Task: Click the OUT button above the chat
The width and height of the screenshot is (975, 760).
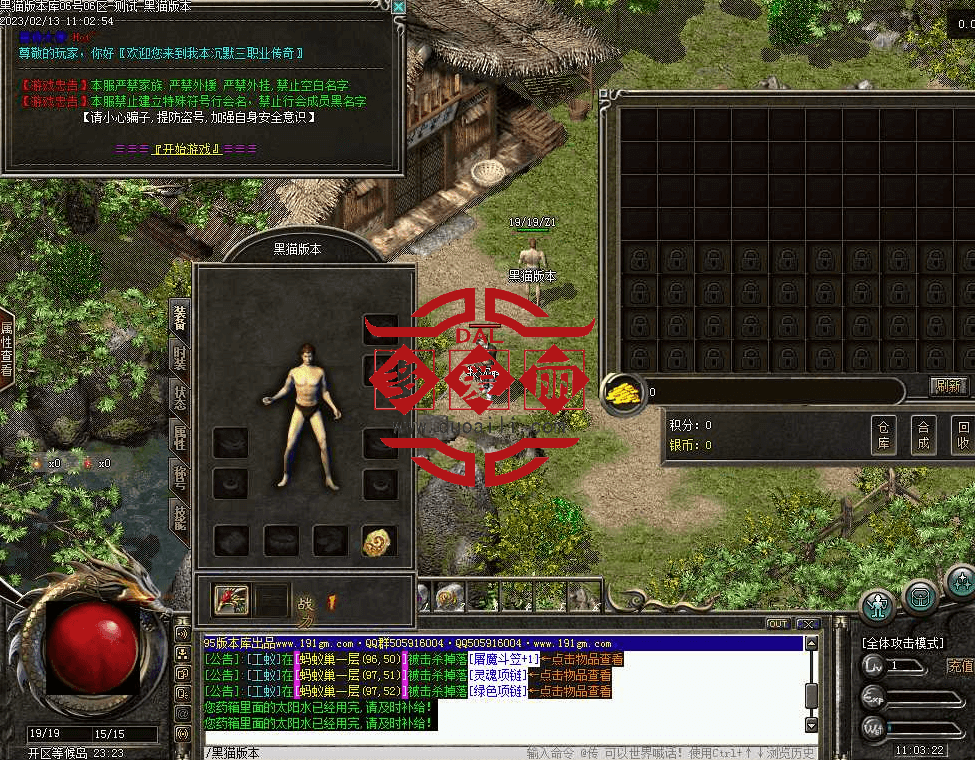Action: pos(778,624)
